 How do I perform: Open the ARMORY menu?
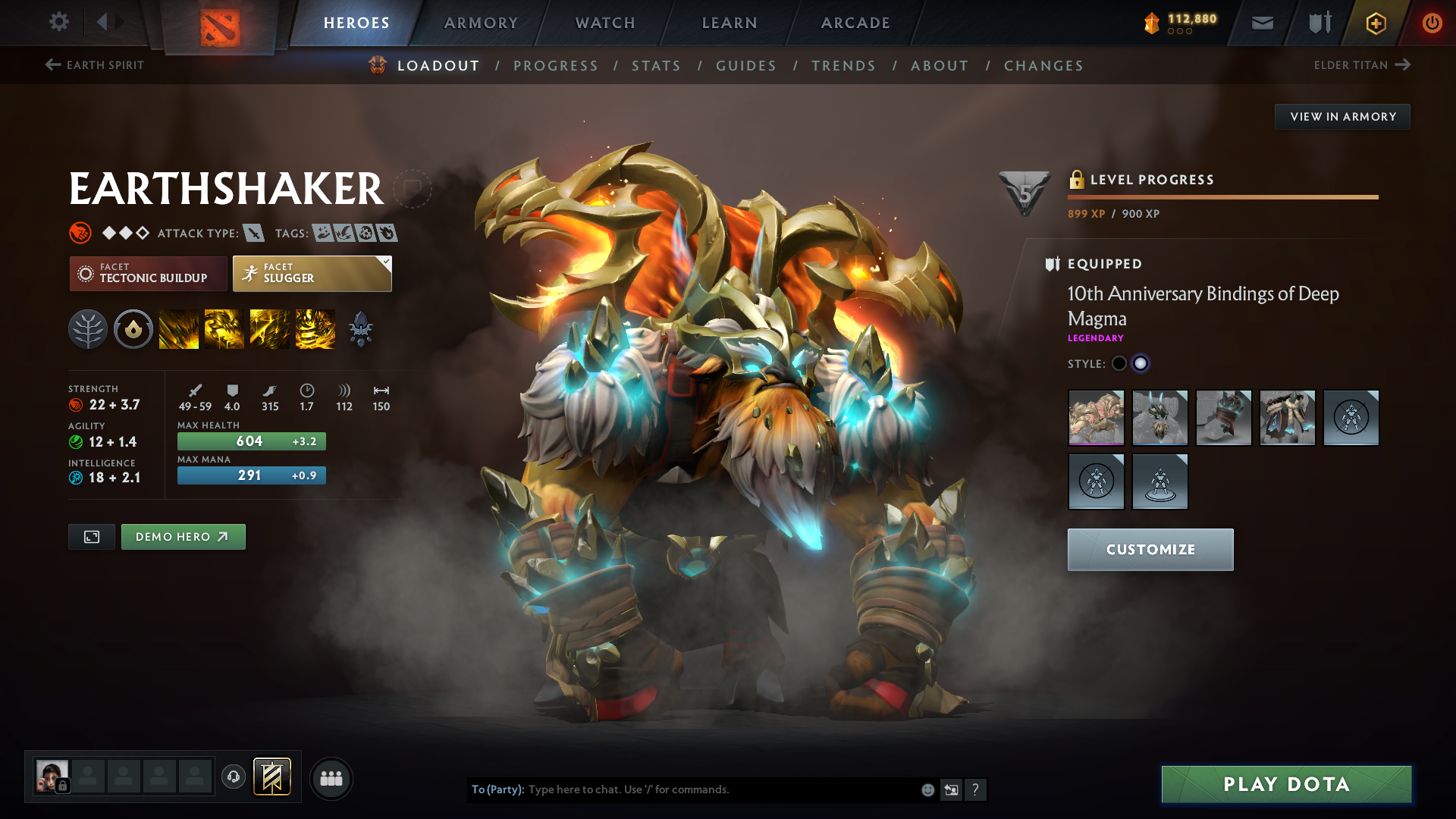click(x=481, y=23)
